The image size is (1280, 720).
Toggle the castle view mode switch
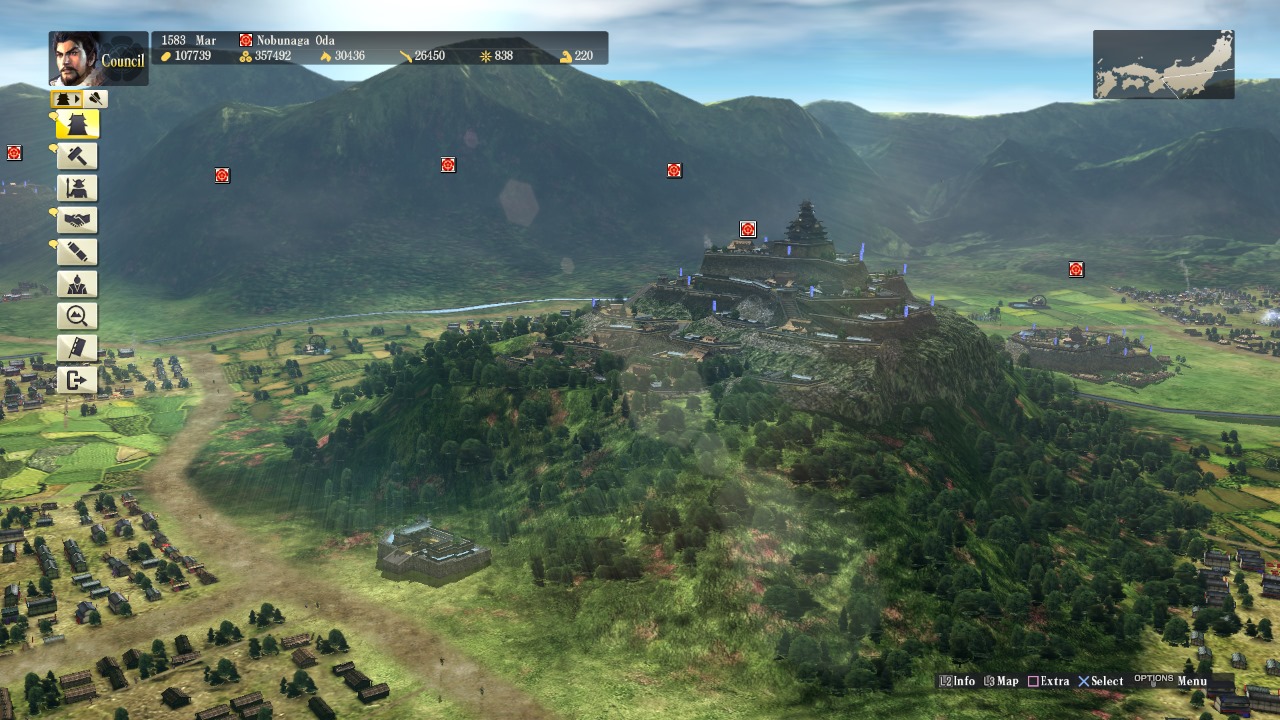pyautogui.click(x=65, y=98)
